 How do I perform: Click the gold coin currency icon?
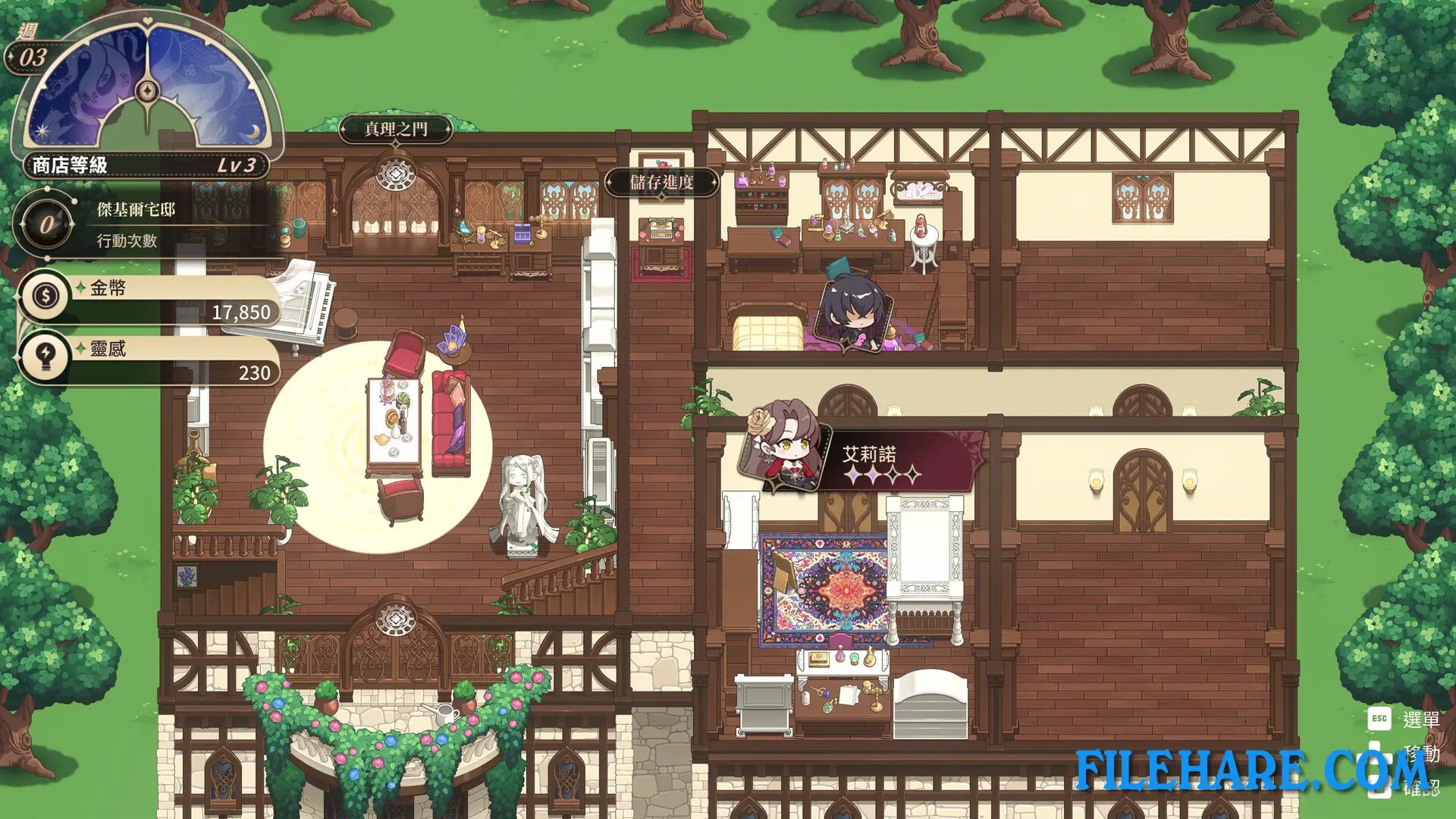pyautogui.click(x=45, y=297)
